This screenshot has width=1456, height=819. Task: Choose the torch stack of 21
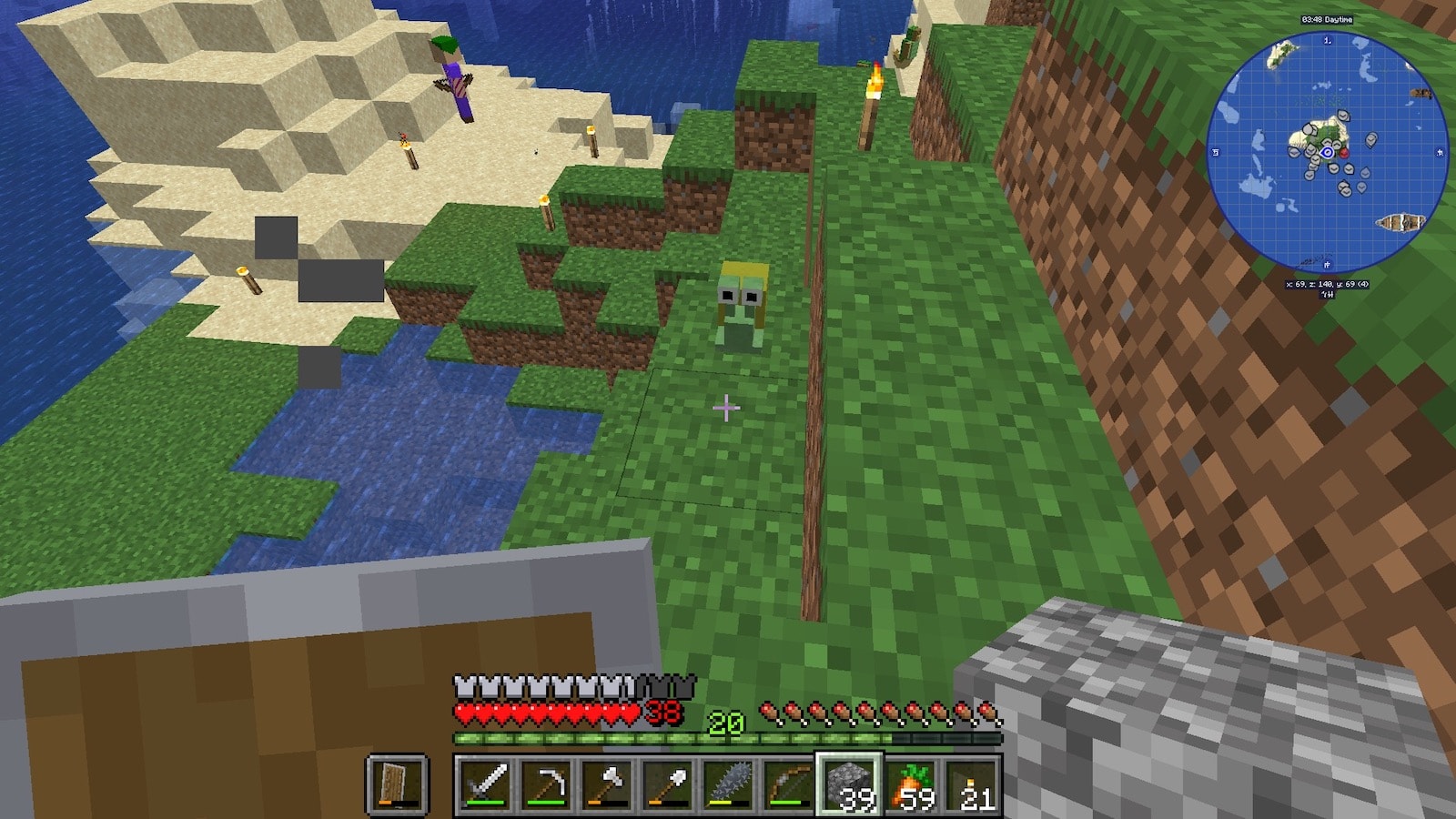point(971,784)
